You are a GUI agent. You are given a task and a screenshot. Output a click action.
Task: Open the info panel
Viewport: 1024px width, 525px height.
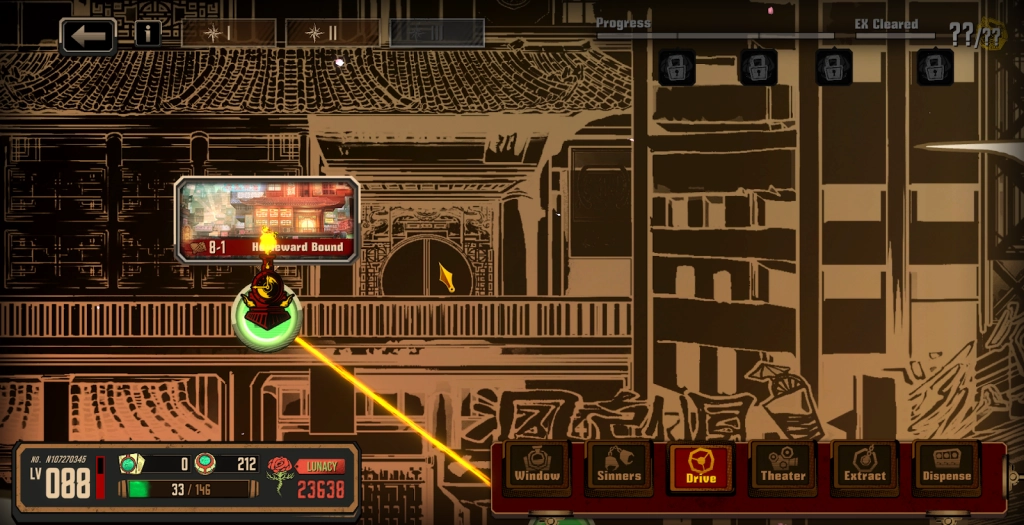click(x=148, y=34)
